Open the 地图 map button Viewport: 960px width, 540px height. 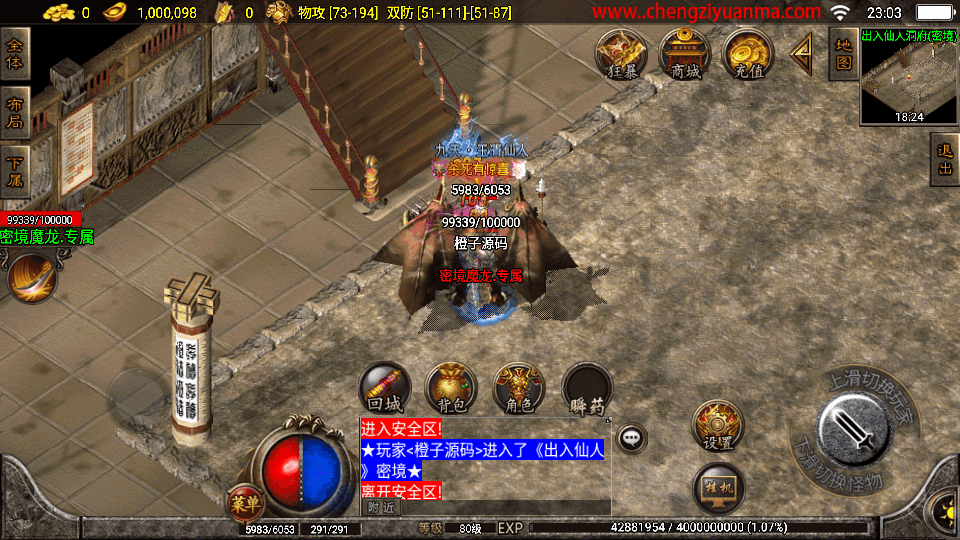(x=843, y=54)
